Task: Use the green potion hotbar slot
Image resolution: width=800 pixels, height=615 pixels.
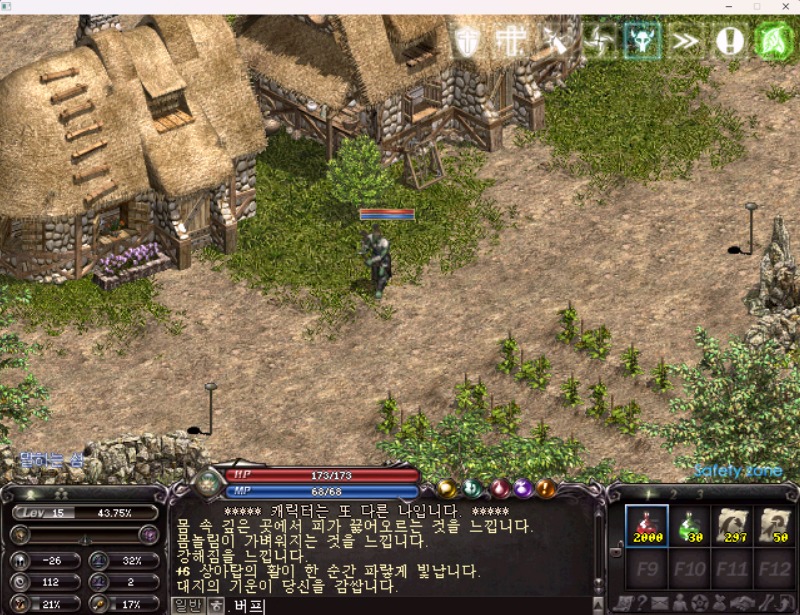Action: click(690, 525)
